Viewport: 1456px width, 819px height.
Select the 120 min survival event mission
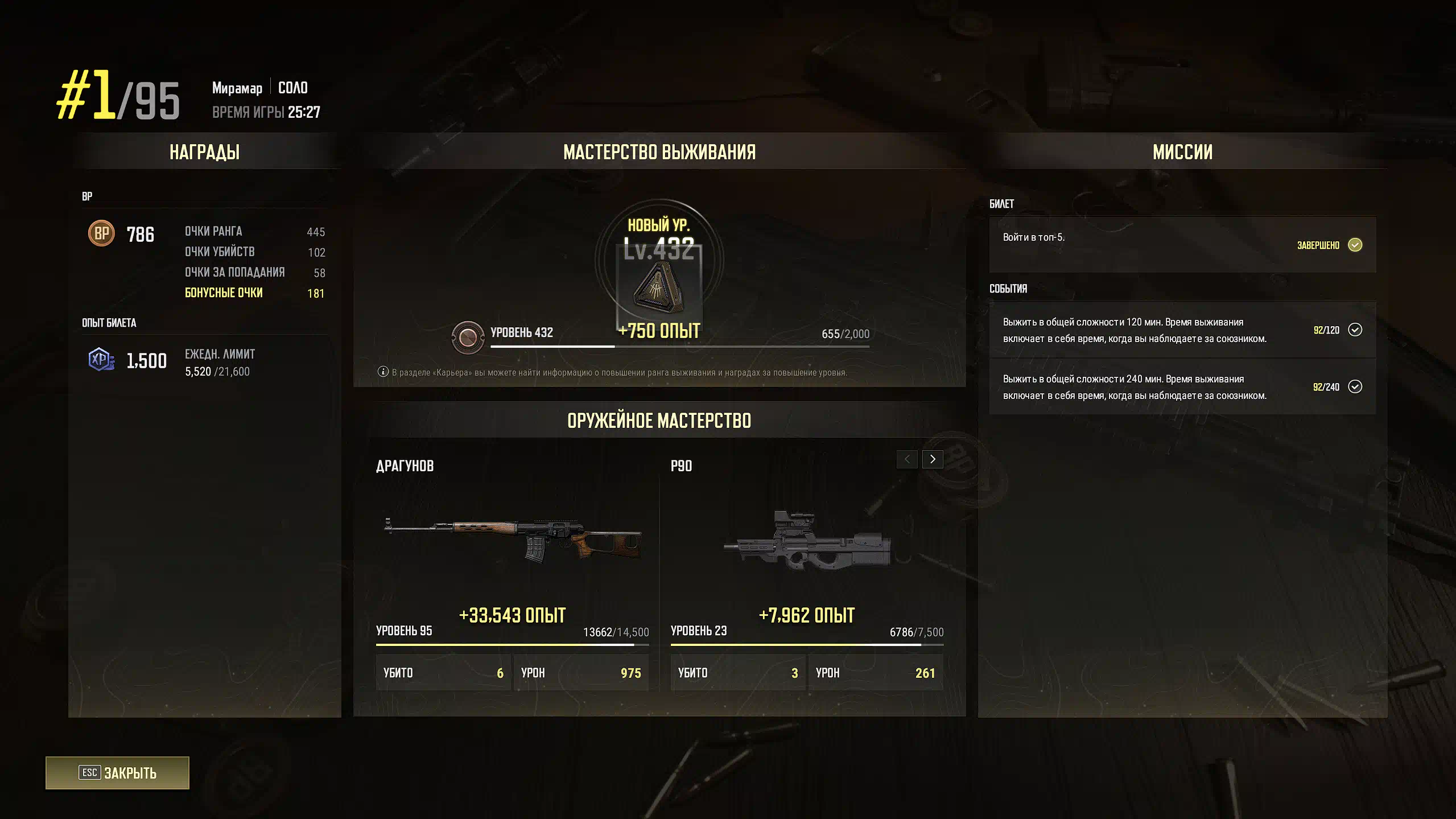(x=1182, y=330)
